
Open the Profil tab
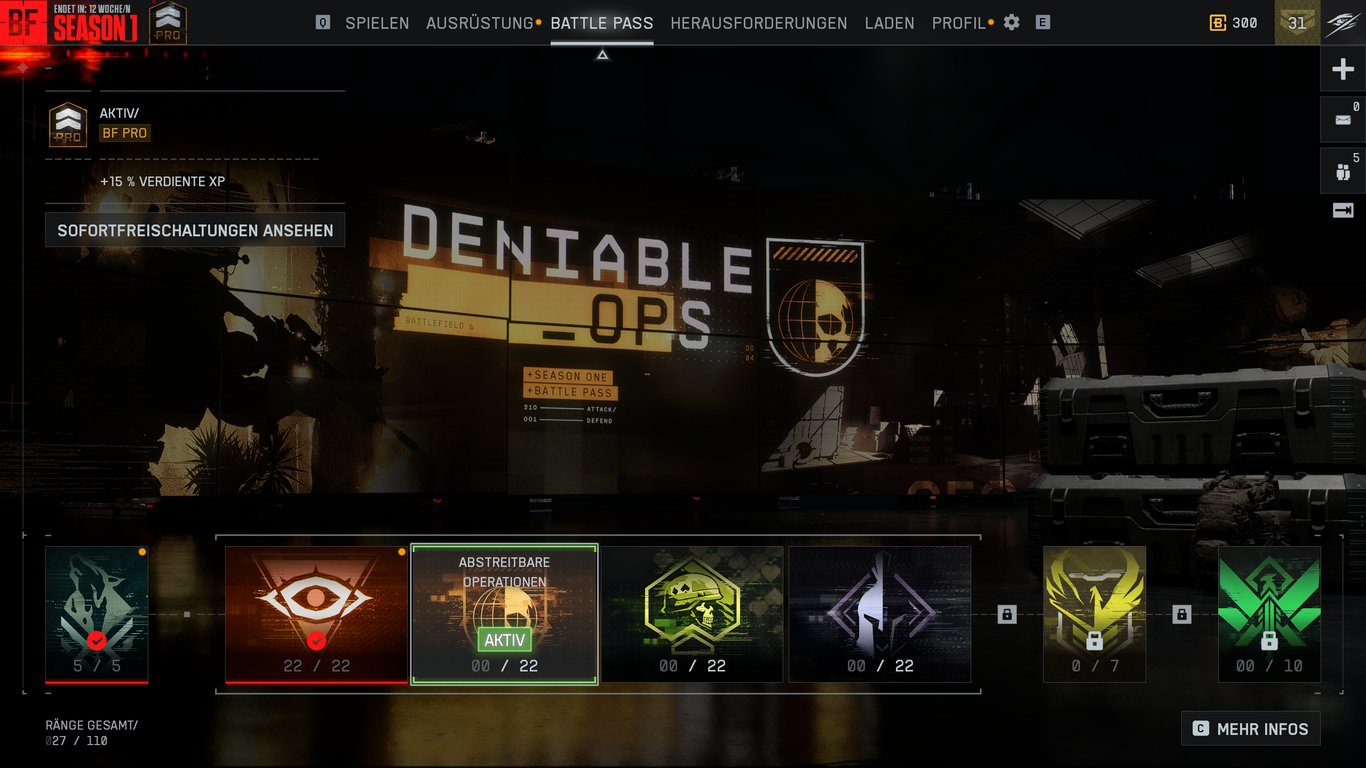(x=958, y=23)
